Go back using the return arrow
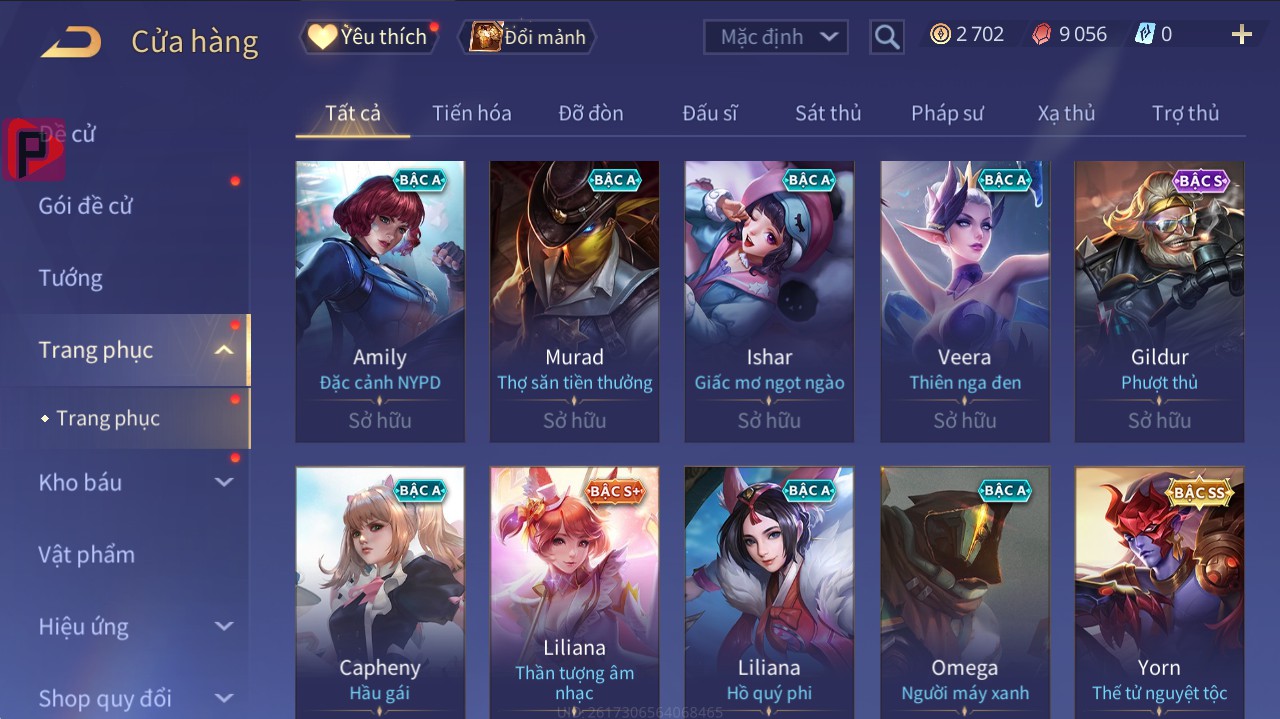Screen dimensions: 1280x719 click(x=71, y=42)
